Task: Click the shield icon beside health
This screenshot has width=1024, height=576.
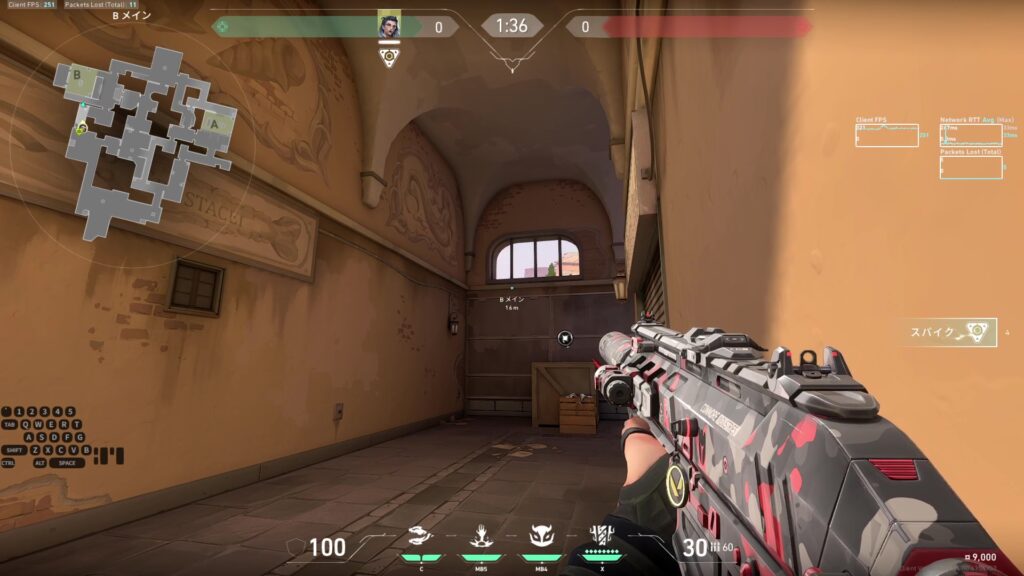Action: 295,547
